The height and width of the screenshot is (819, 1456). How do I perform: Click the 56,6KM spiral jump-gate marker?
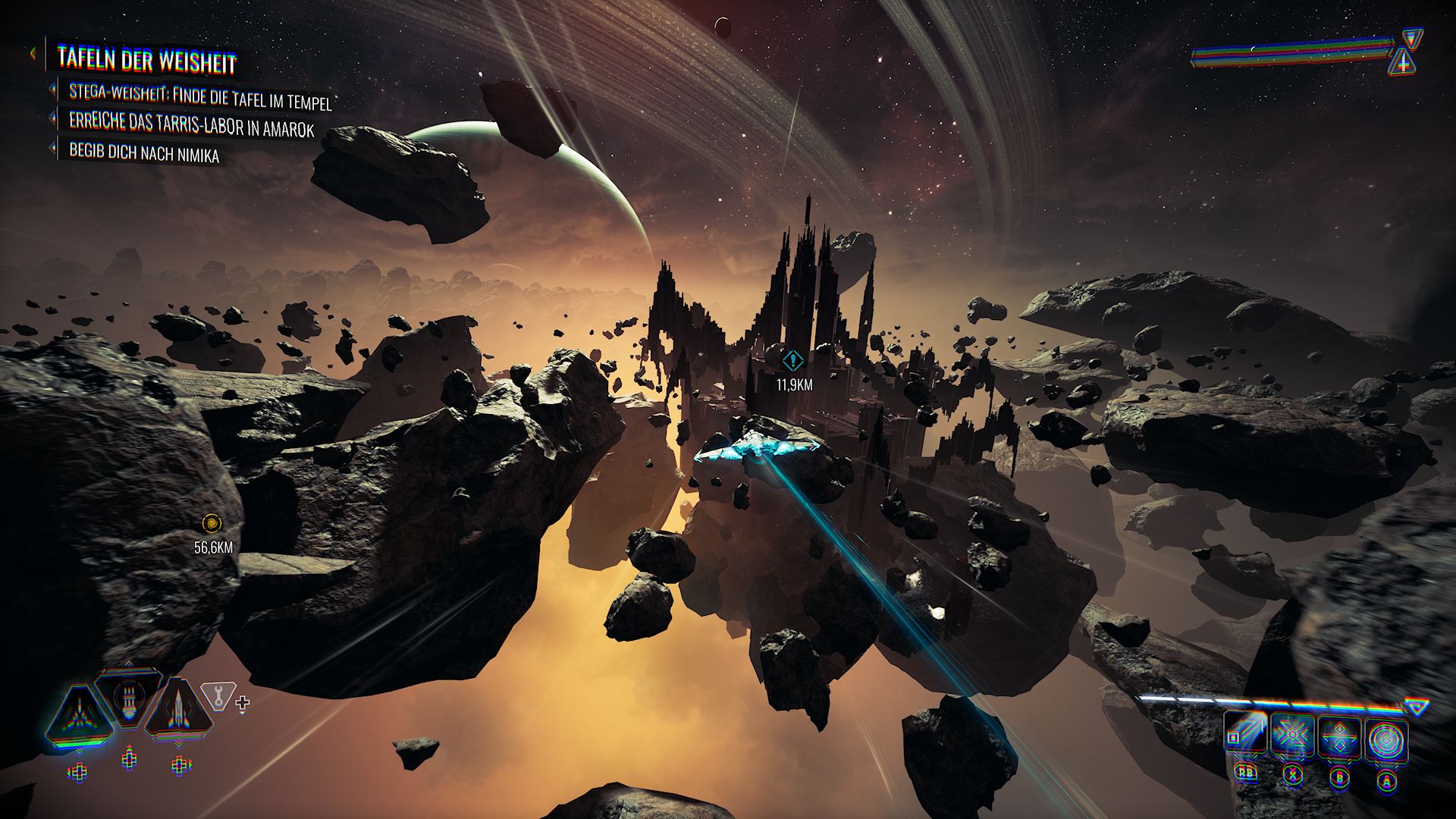coord(212,523)
